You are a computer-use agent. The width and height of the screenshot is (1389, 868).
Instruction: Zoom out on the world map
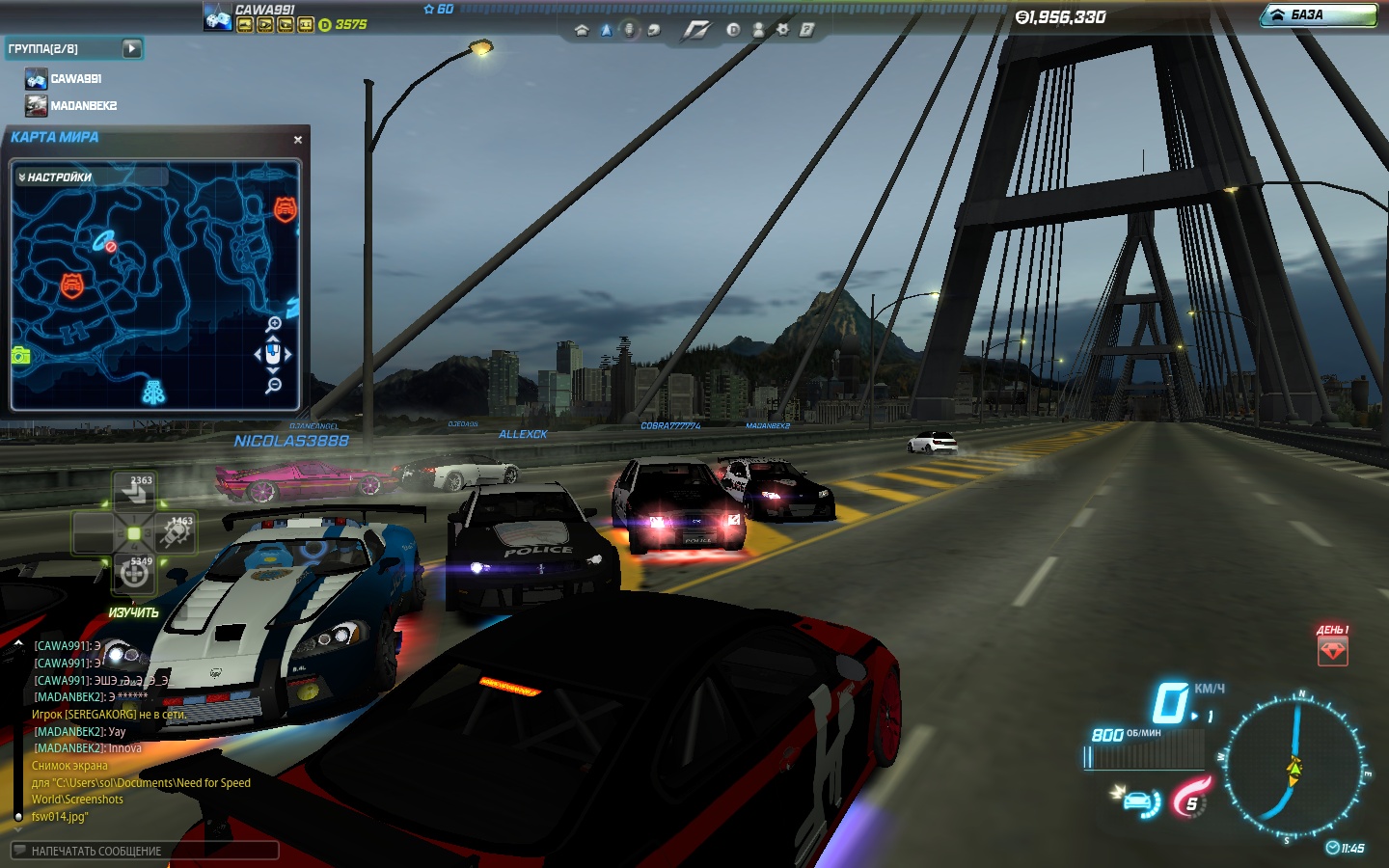tap(274, 386)
